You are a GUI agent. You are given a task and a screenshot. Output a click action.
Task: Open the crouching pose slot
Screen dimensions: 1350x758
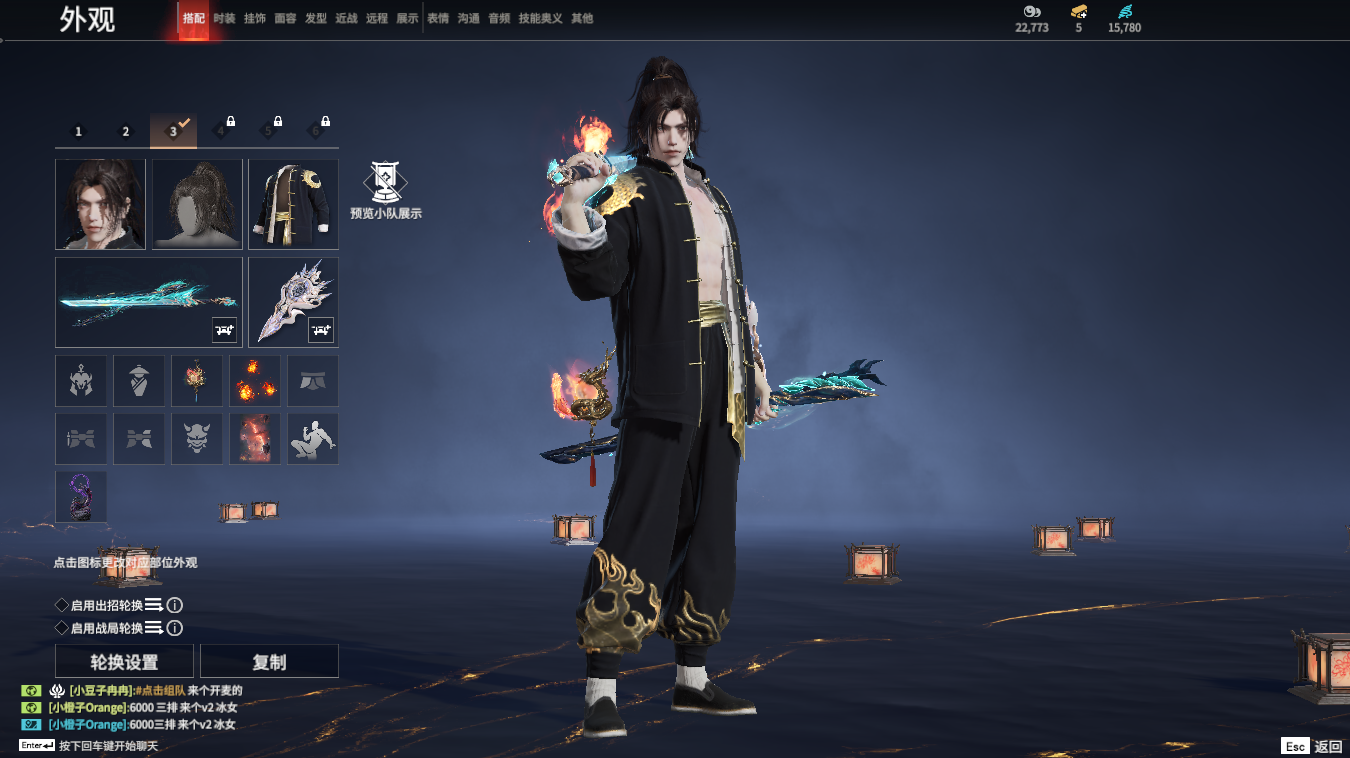point(313,439)
